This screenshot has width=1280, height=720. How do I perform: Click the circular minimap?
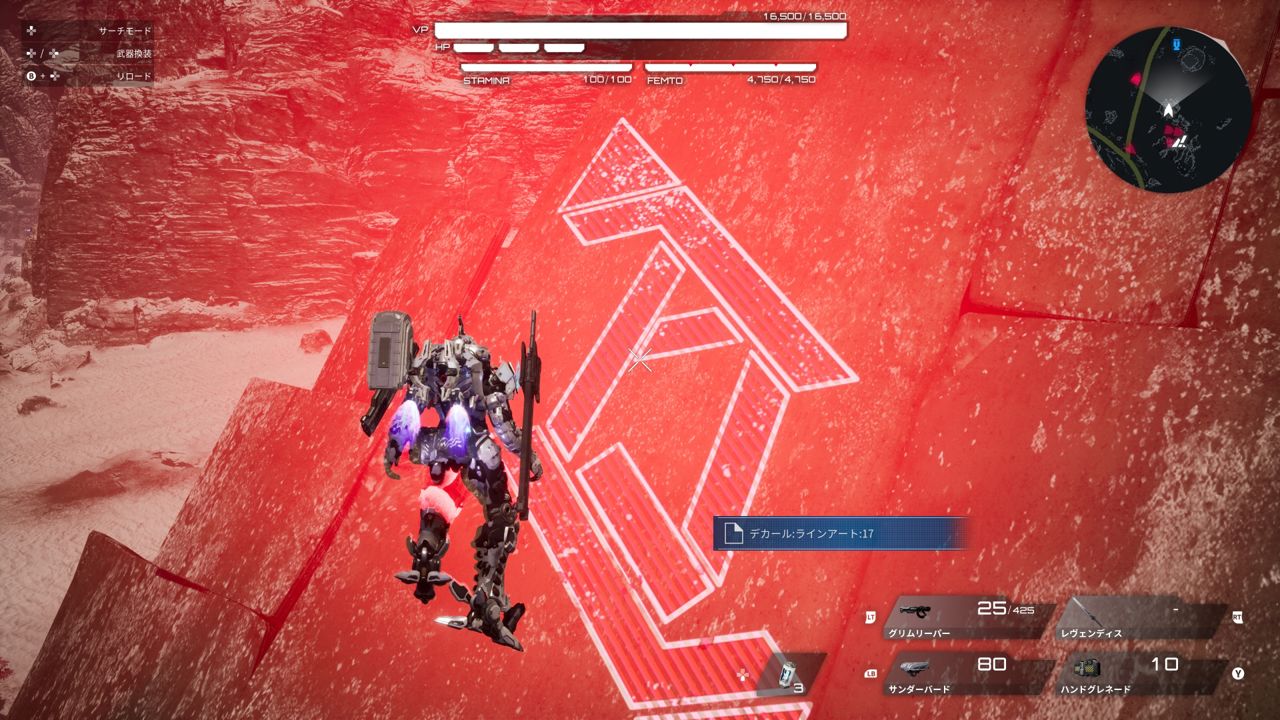1168,109
